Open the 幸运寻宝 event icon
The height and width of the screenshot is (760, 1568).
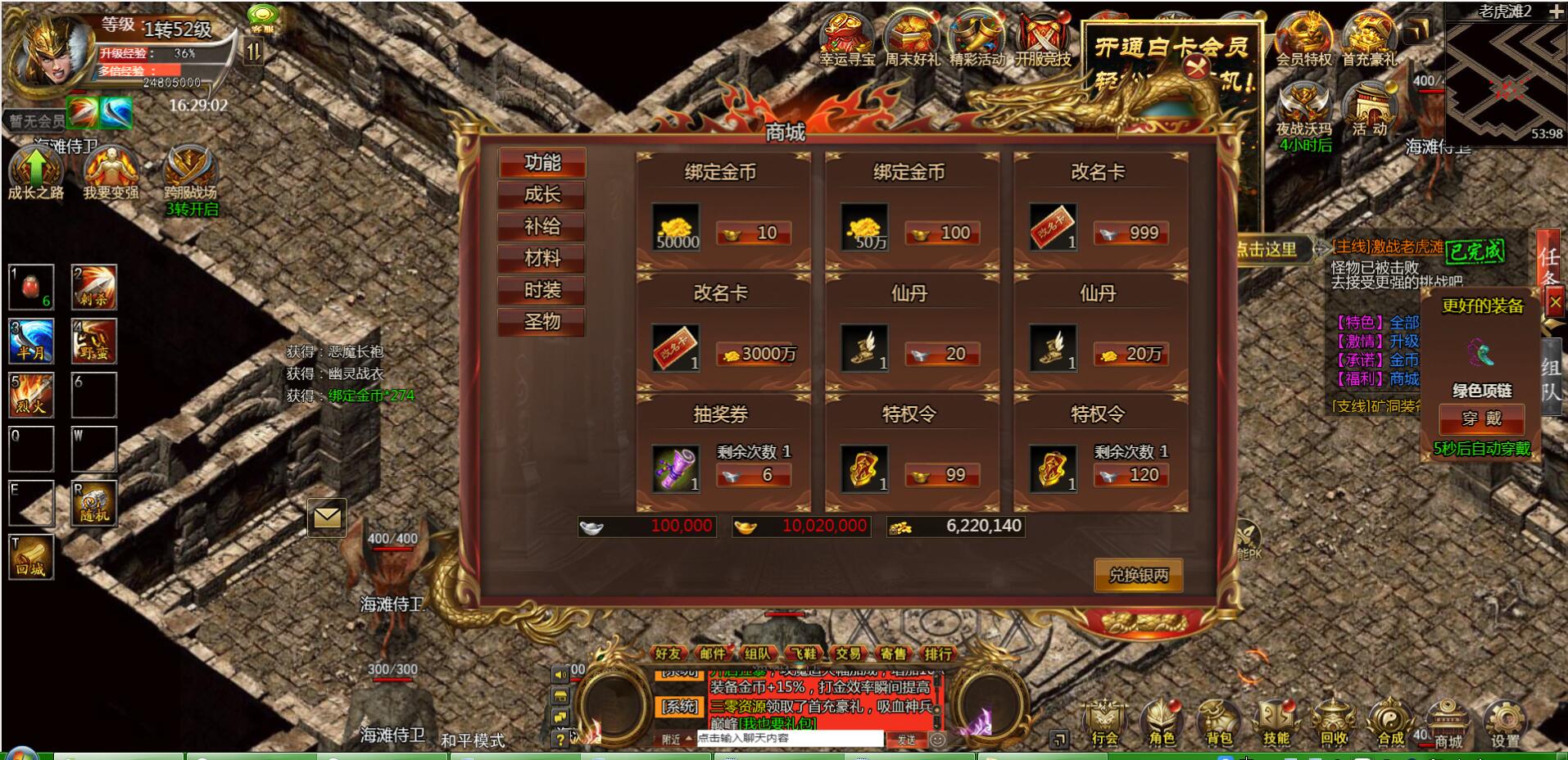[x=847, y=39]
